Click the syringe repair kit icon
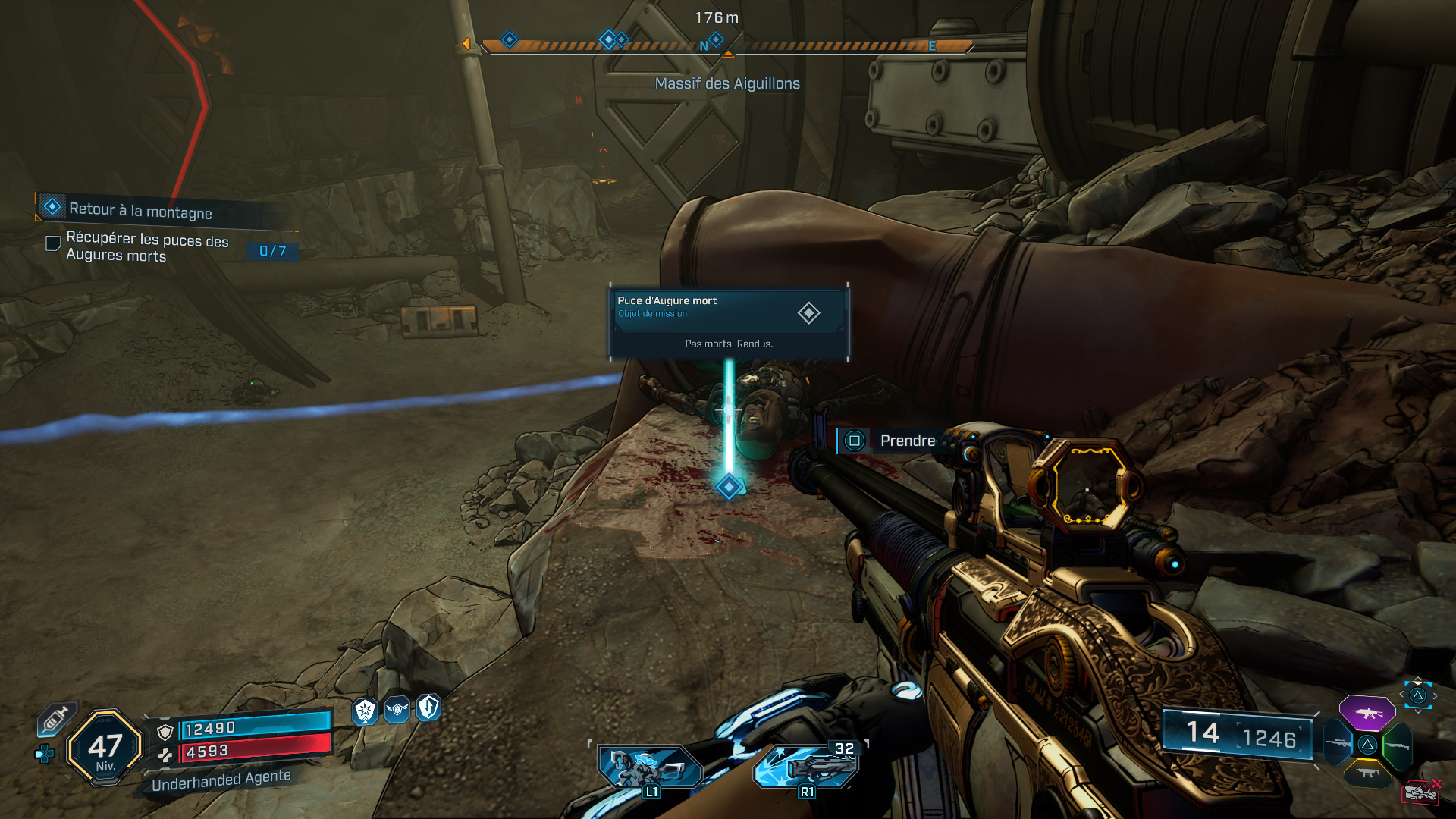Screen dimensions: 1456x819 pyautogui.click(x=55, y=719)
